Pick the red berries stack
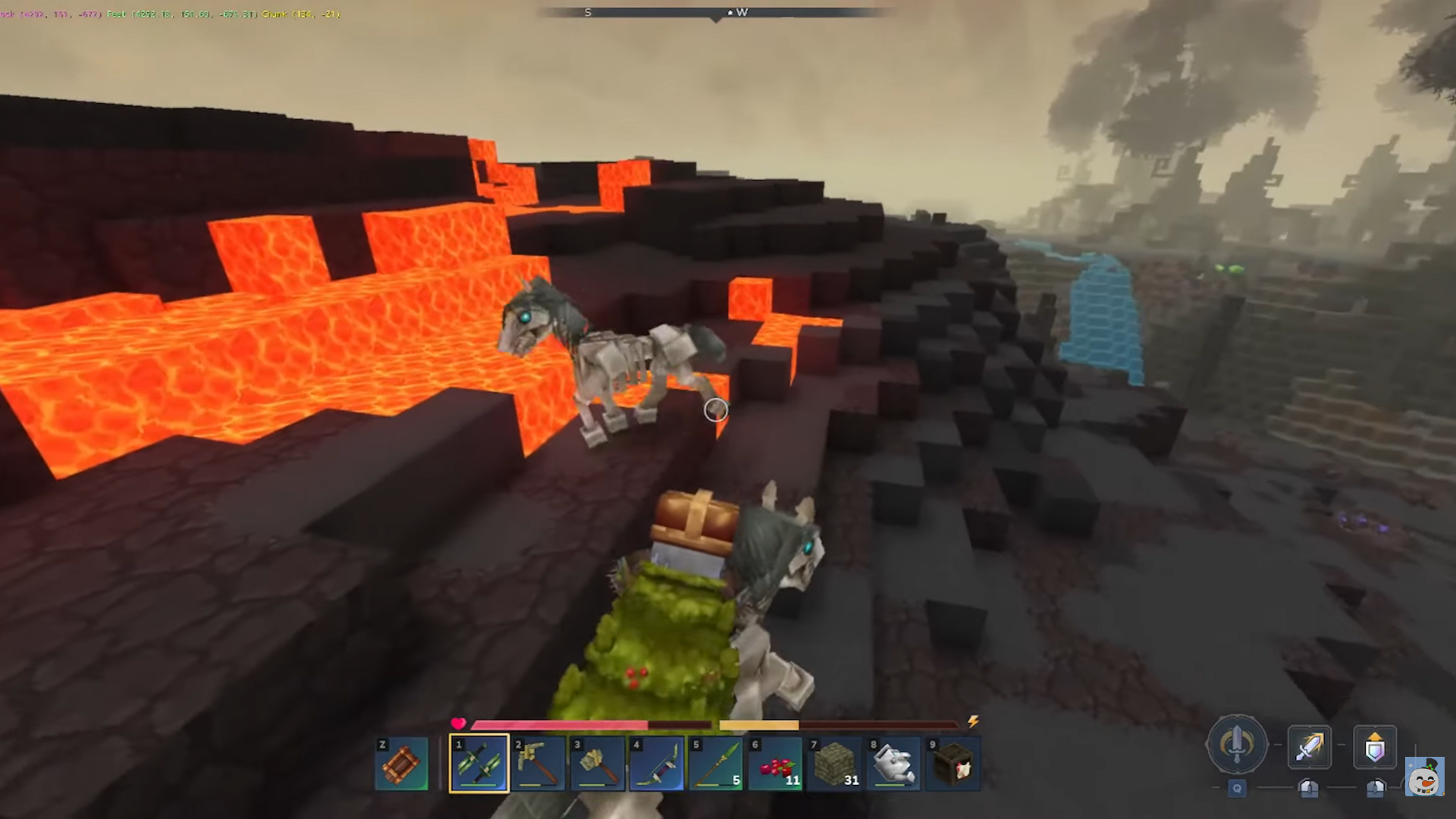The height and width of the screenshot is (819, 1456). click(774, 763)
